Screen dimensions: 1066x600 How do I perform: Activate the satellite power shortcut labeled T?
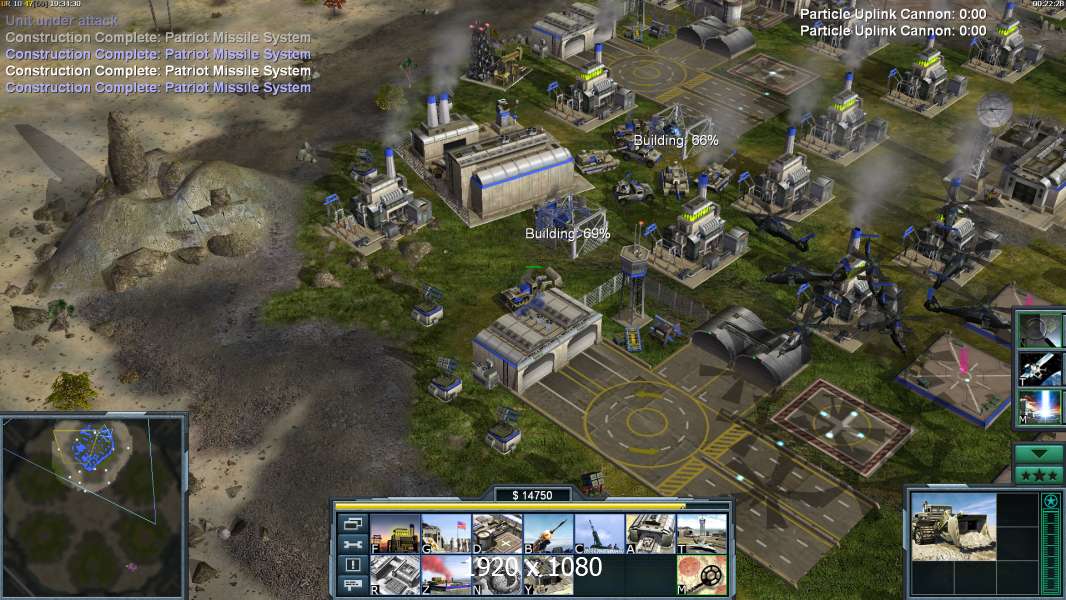(1039, 368)
